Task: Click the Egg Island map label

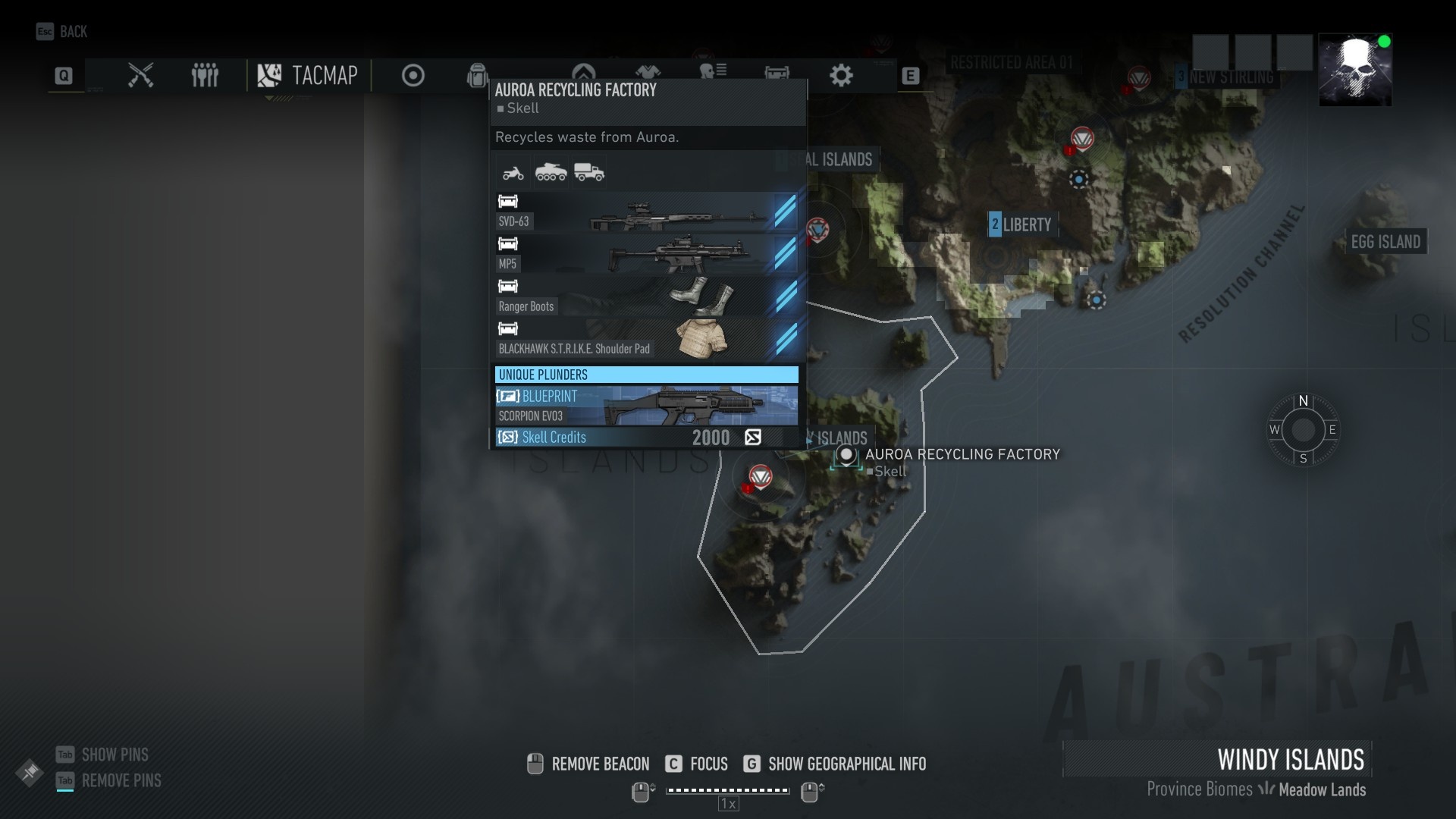Action: click(x=1385, y=242)
